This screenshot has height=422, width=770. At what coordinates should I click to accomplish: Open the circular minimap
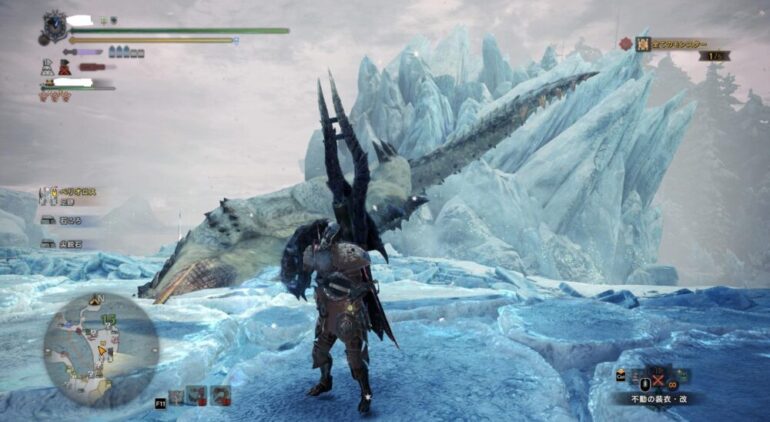click(101, 346)
